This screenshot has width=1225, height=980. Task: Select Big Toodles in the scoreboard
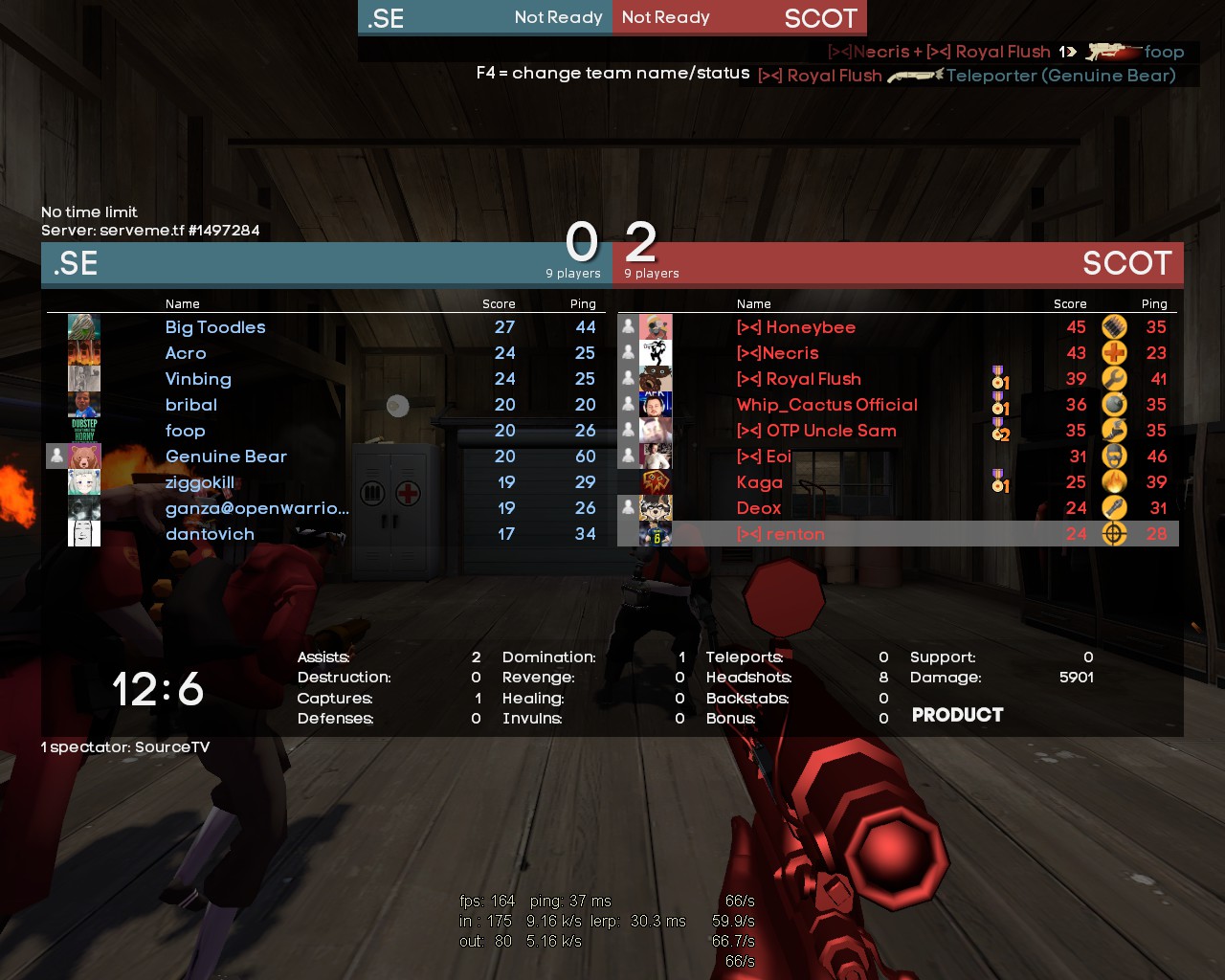coord(215,327)
